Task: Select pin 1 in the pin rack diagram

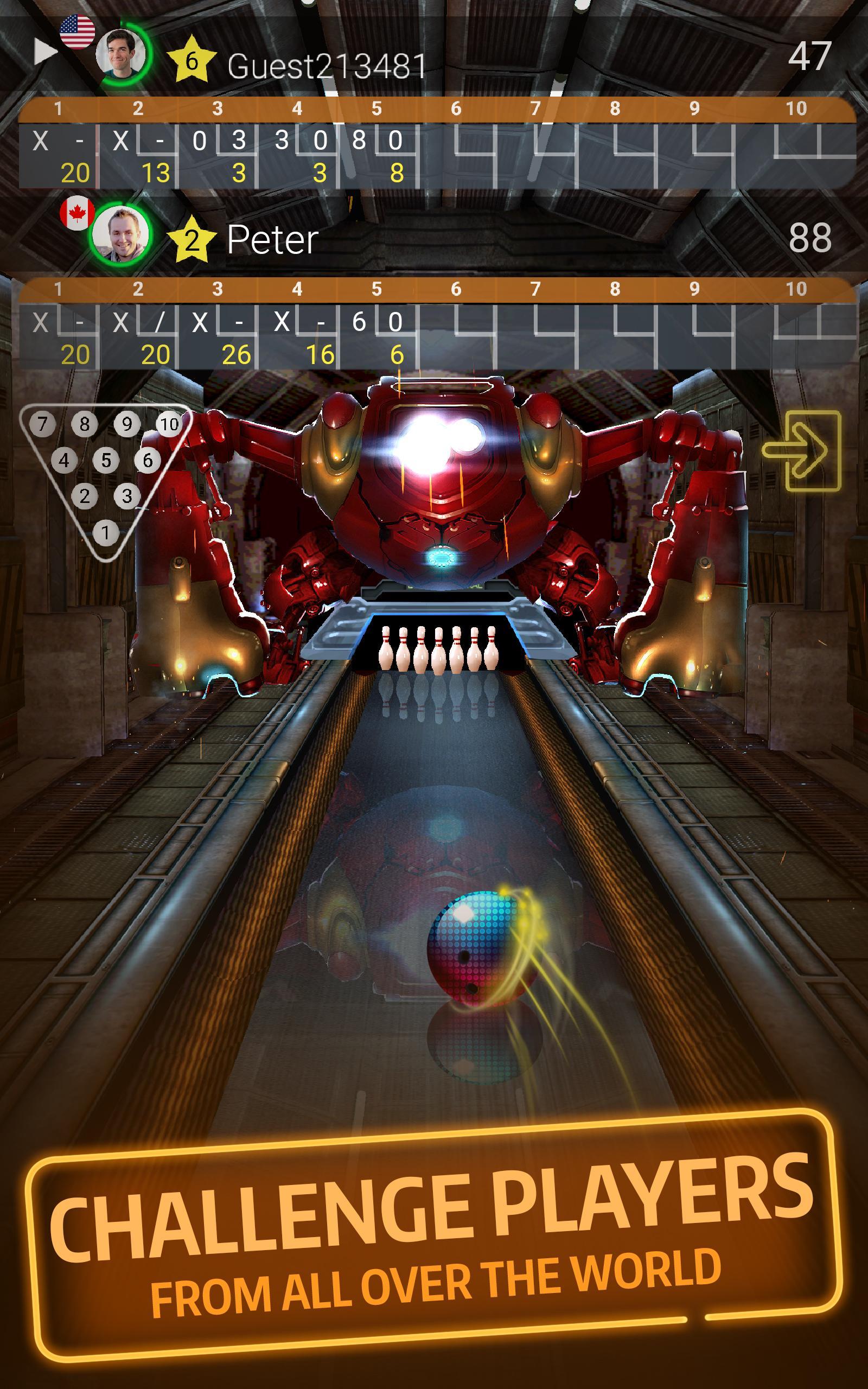Action: click(x=105, y=532)
